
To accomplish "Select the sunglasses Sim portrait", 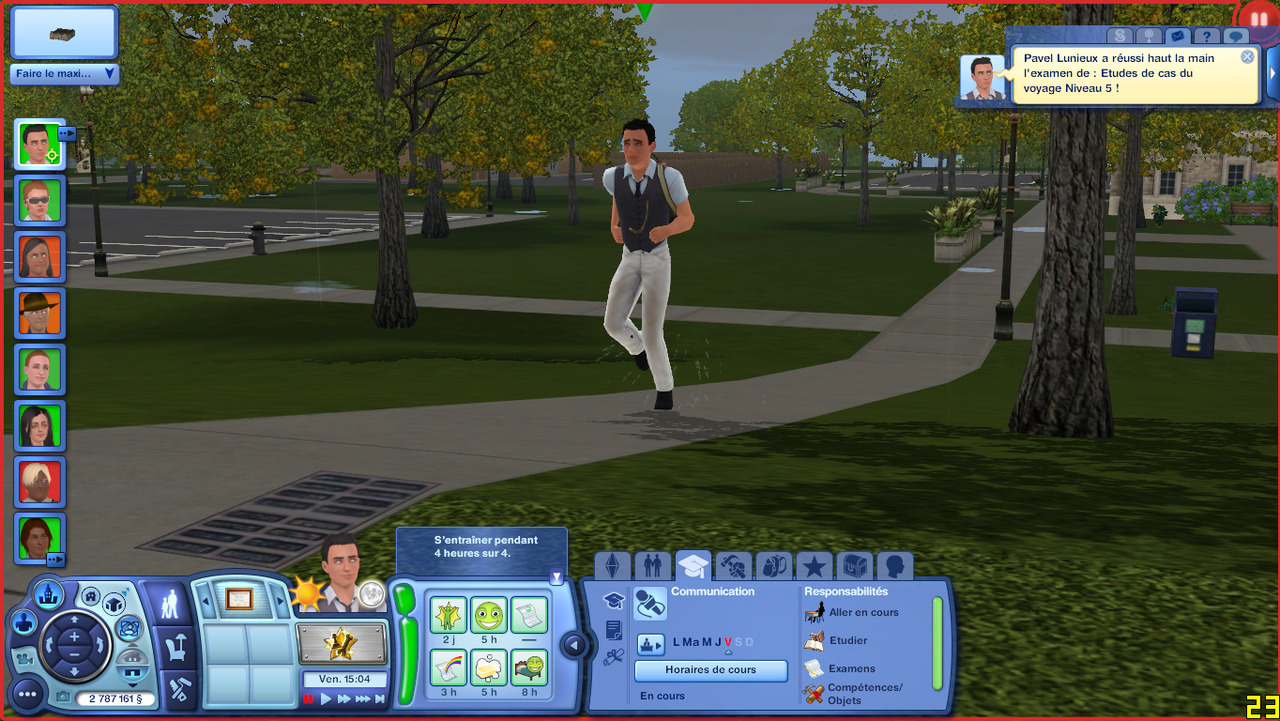I will pos(40,201).
